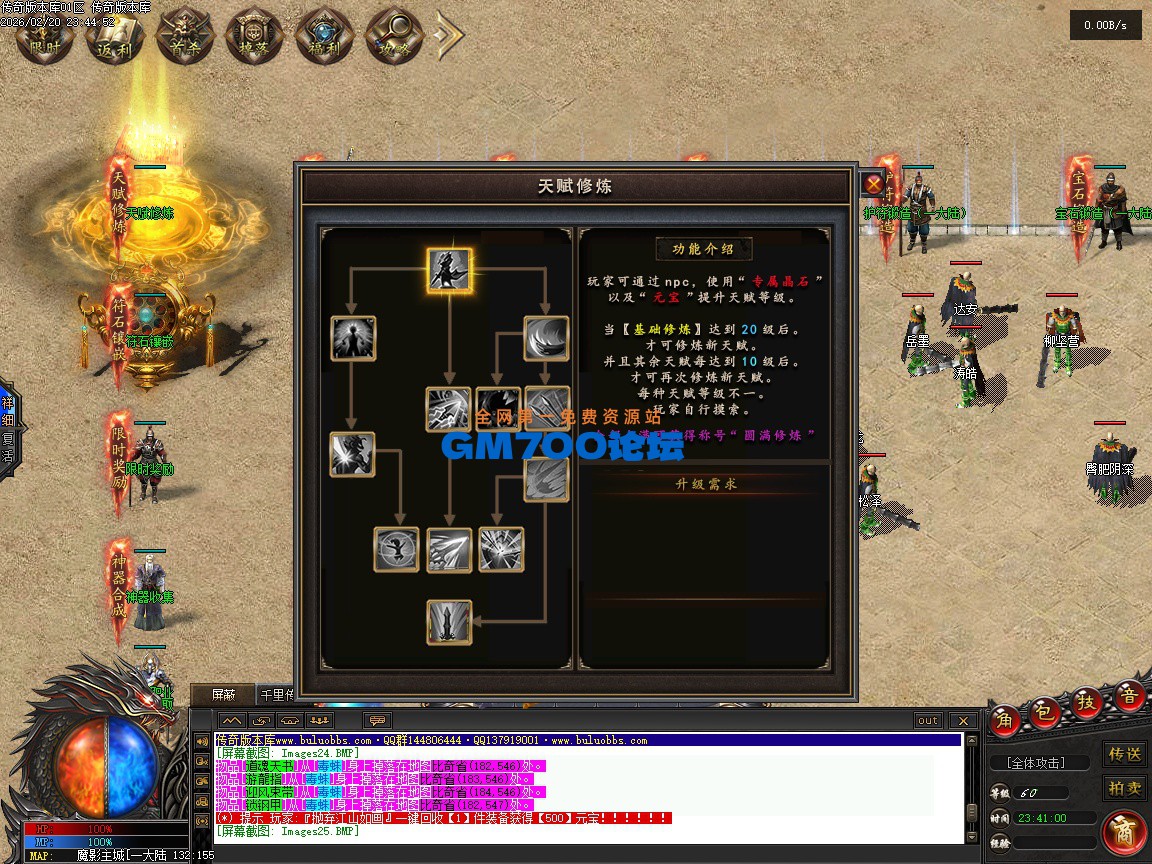1152x864 pixels.
Task: Open the 掉落 drops icon
Action: (x=252, y=35)
